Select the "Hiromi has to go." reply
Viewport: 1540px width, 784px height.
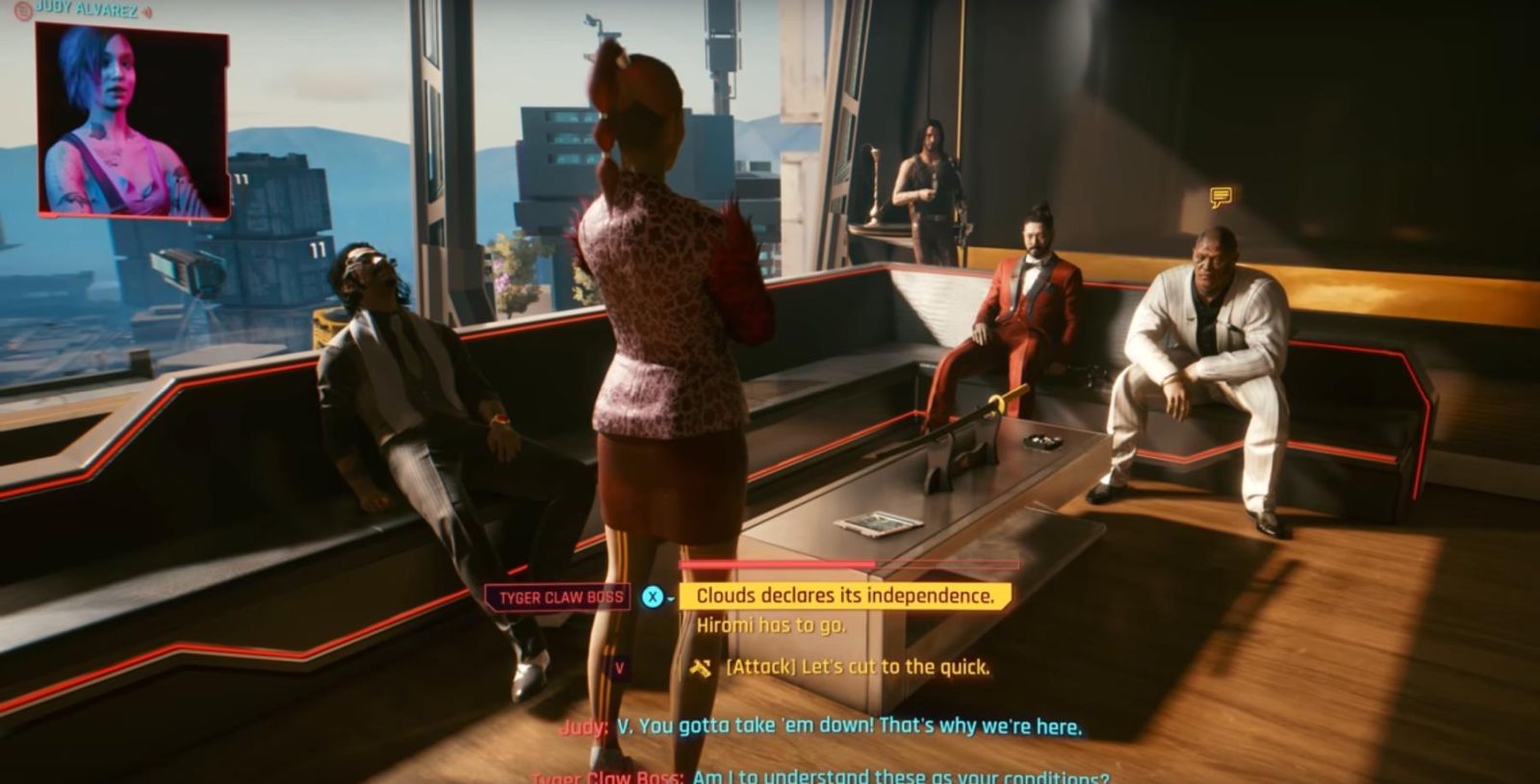771,625
